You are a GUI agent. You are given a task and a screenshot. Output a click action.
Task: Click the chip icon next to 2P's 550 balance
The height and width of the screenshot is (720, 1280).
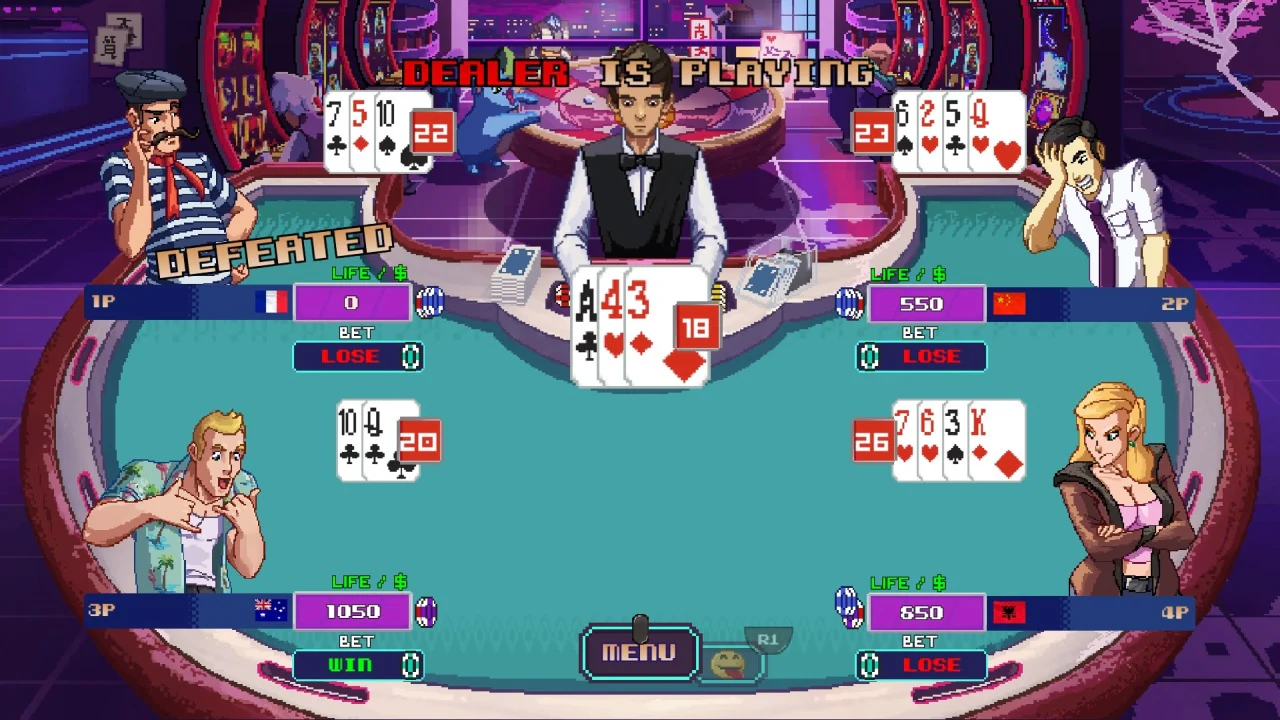coord(851,303)
